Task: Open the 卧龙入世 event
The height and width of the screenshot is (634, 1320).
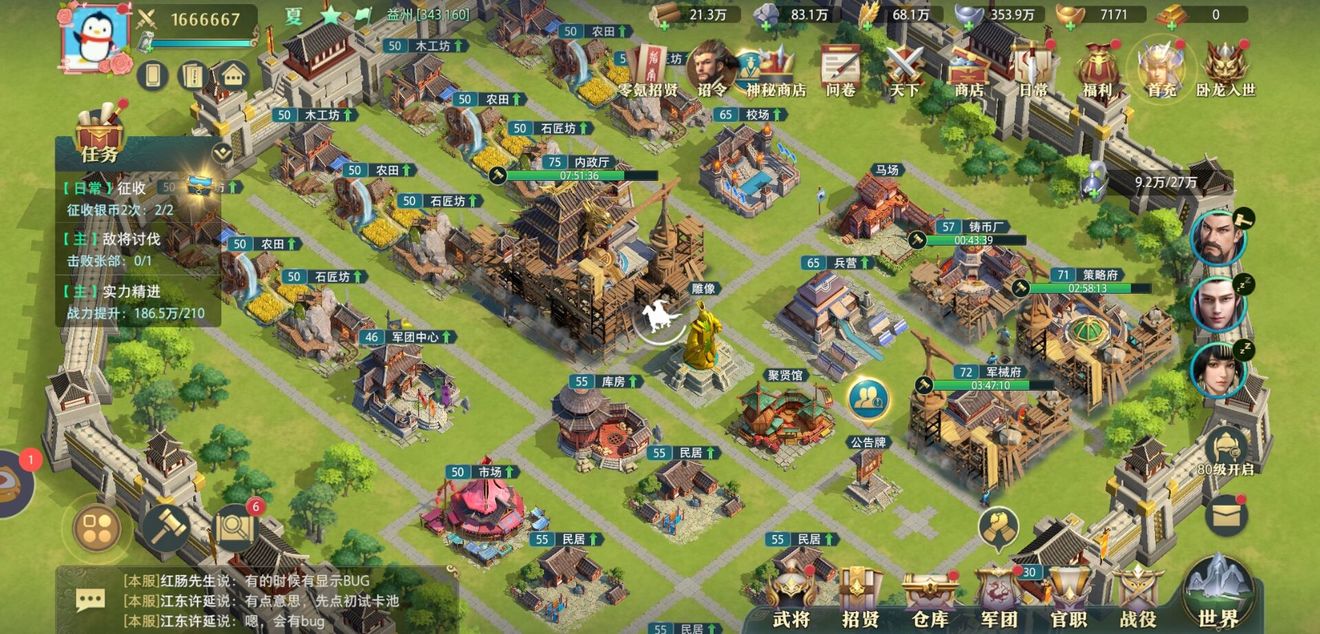Action: coord(1226,70)
